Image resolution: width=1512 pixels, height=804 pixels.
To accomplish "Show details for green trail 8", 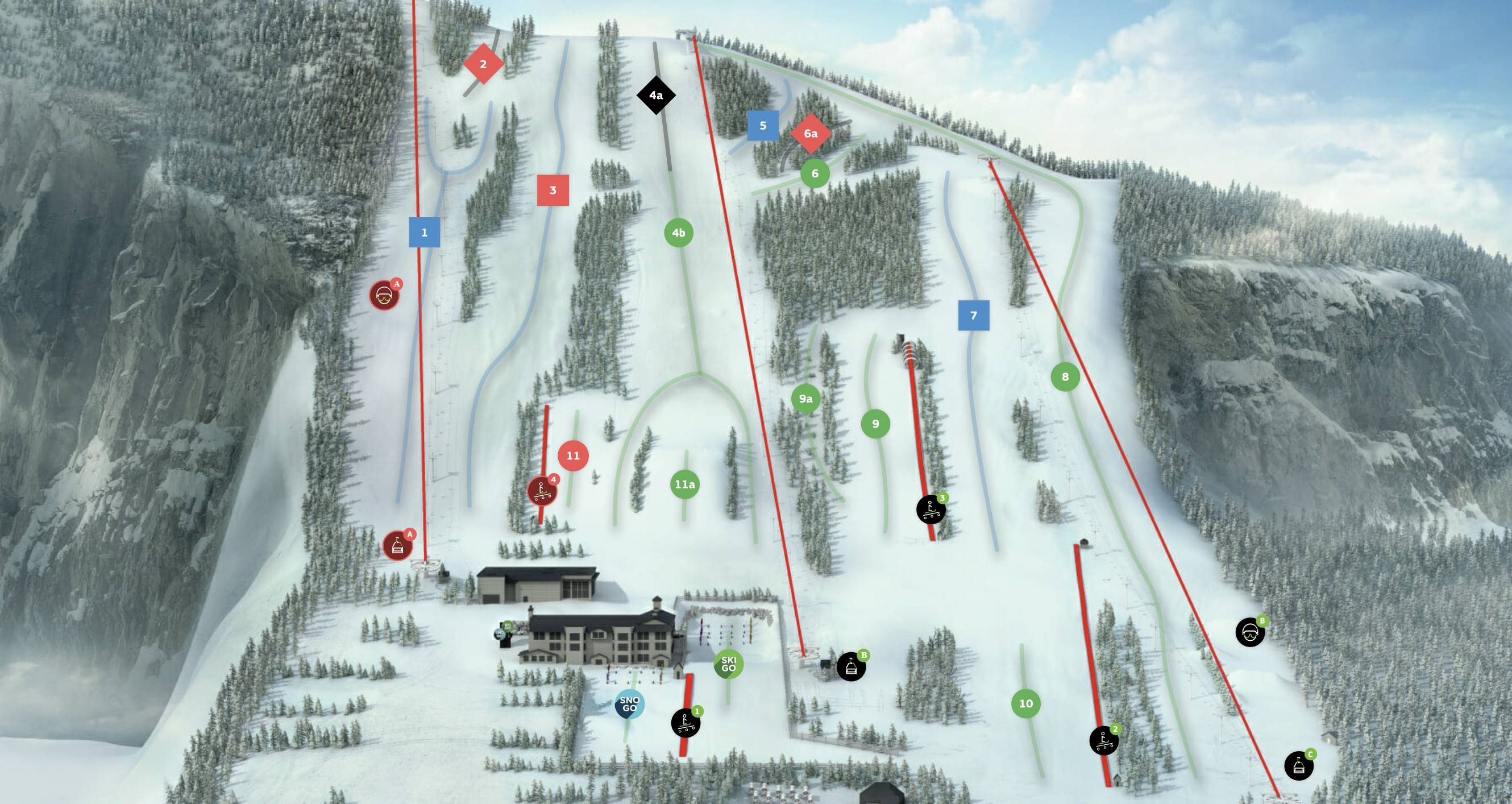I will (x=1065, y=376).
